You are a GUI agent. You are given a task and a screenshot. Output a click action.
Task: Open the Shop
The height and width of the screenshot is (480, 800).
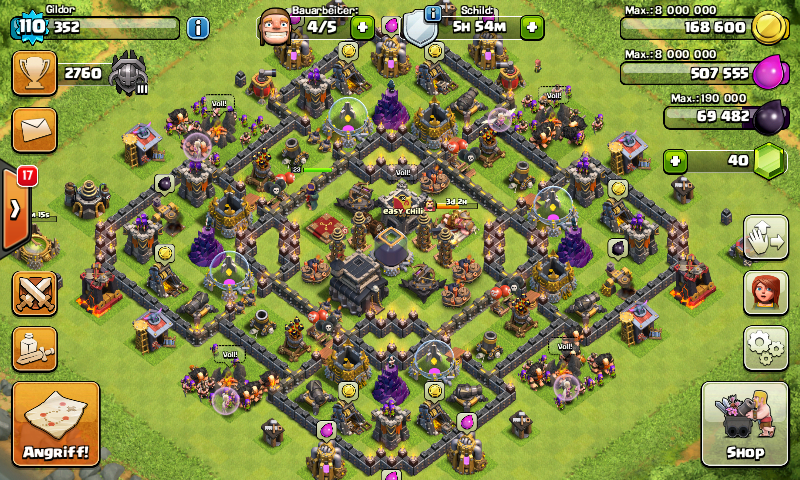[743, 424]
